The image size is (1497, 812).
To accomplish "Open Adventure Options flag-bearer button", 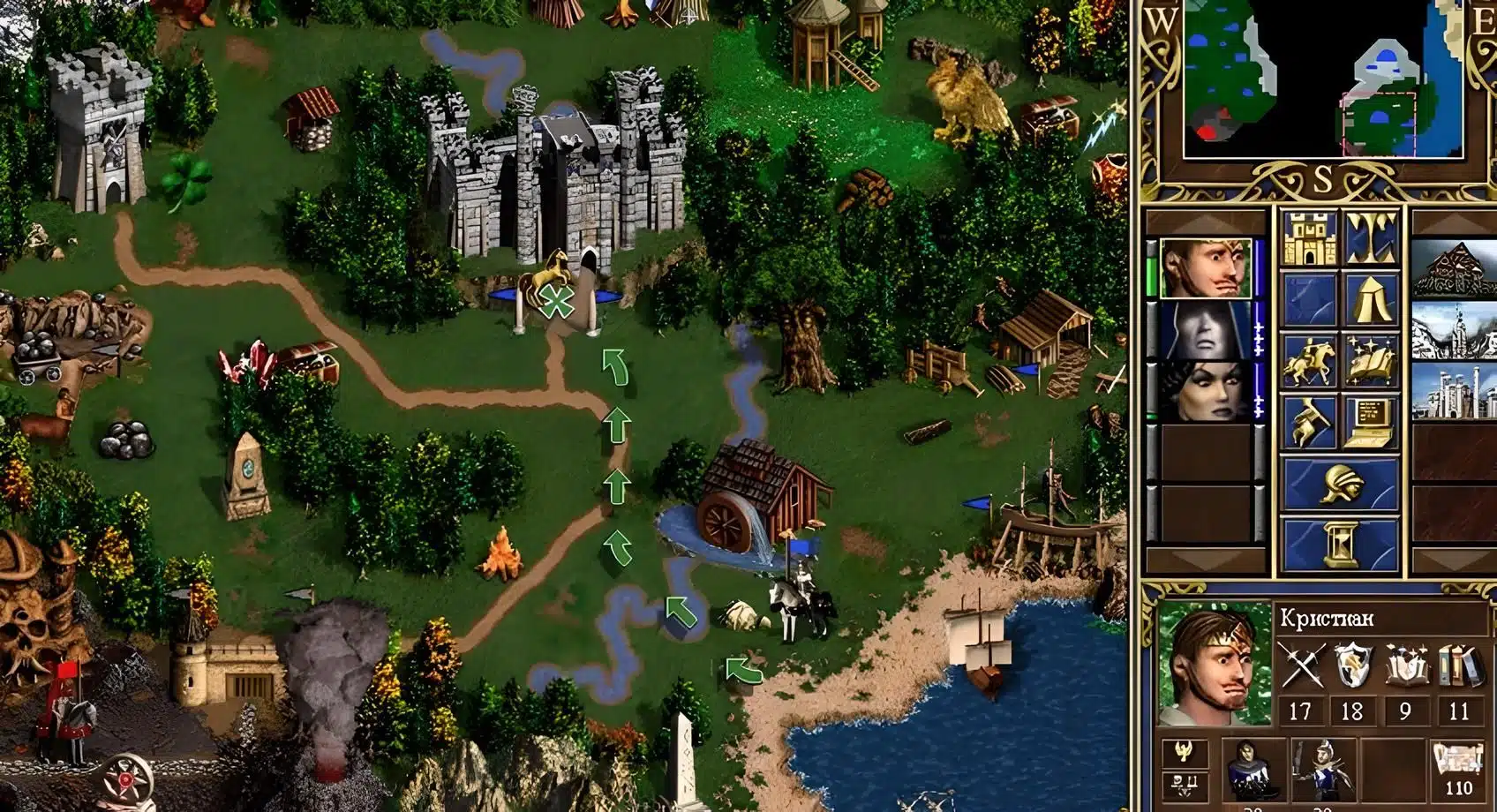I will click(1308, 421).
